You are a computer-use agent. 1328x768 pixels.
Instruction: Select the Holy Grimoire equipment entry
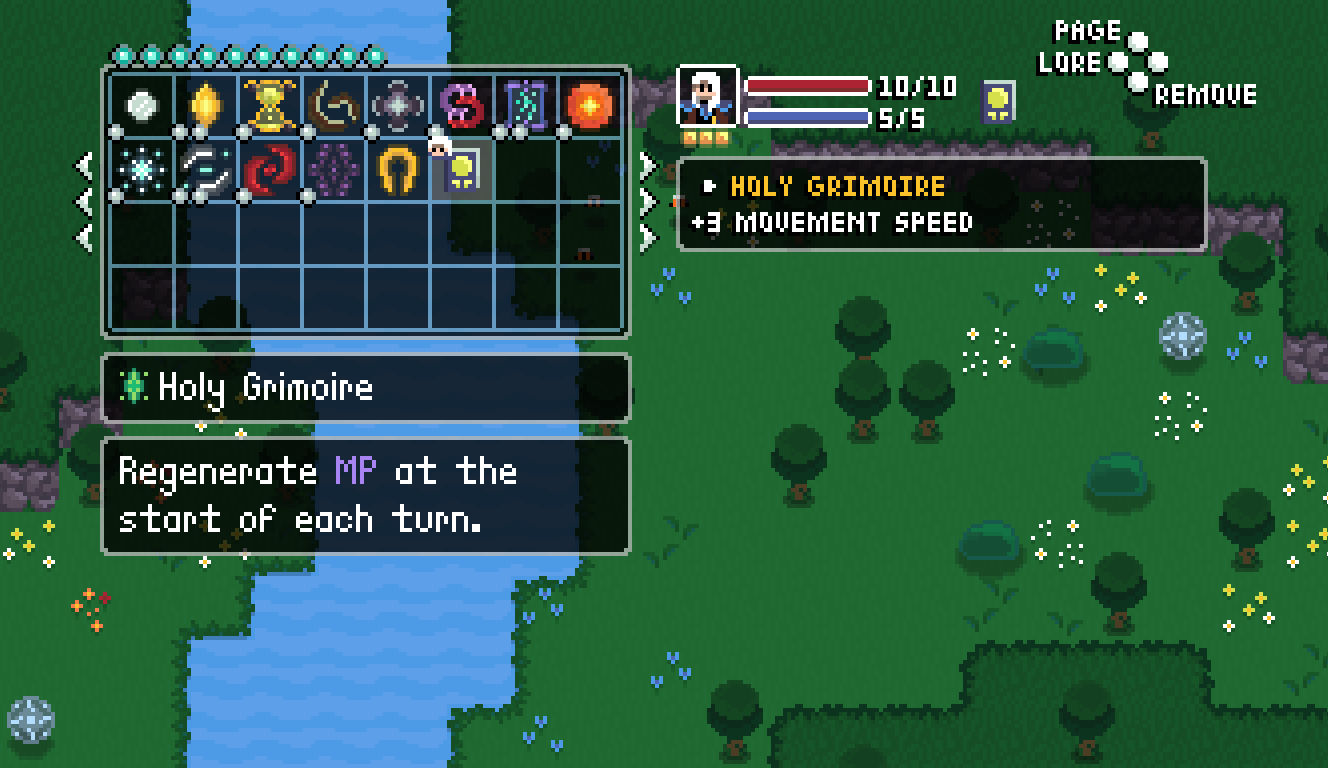(x=838, y=186)
